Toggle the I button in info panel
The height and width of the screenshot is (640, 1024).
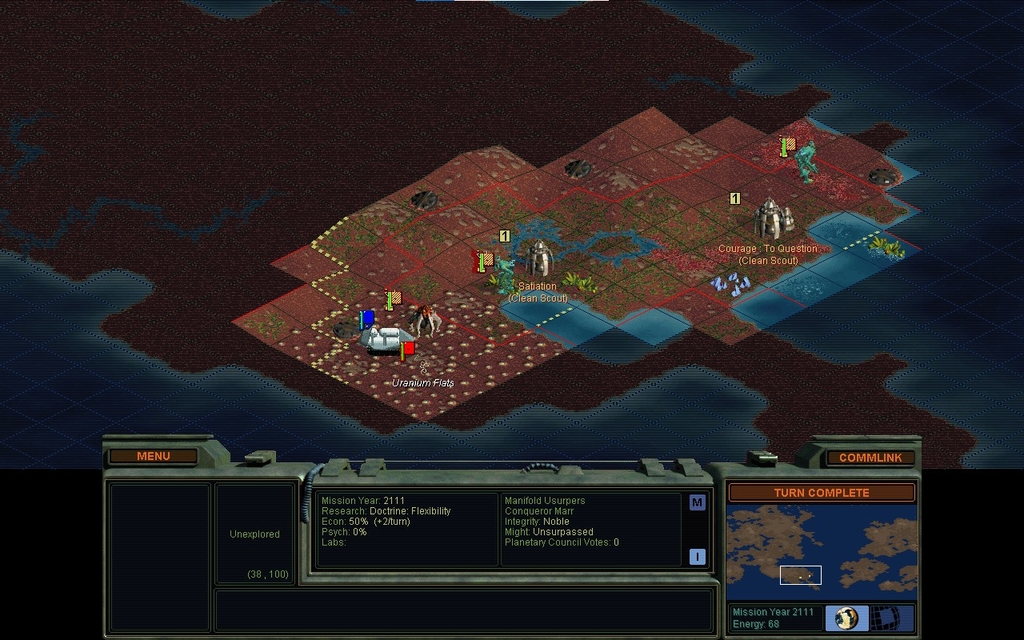[697, 556]
